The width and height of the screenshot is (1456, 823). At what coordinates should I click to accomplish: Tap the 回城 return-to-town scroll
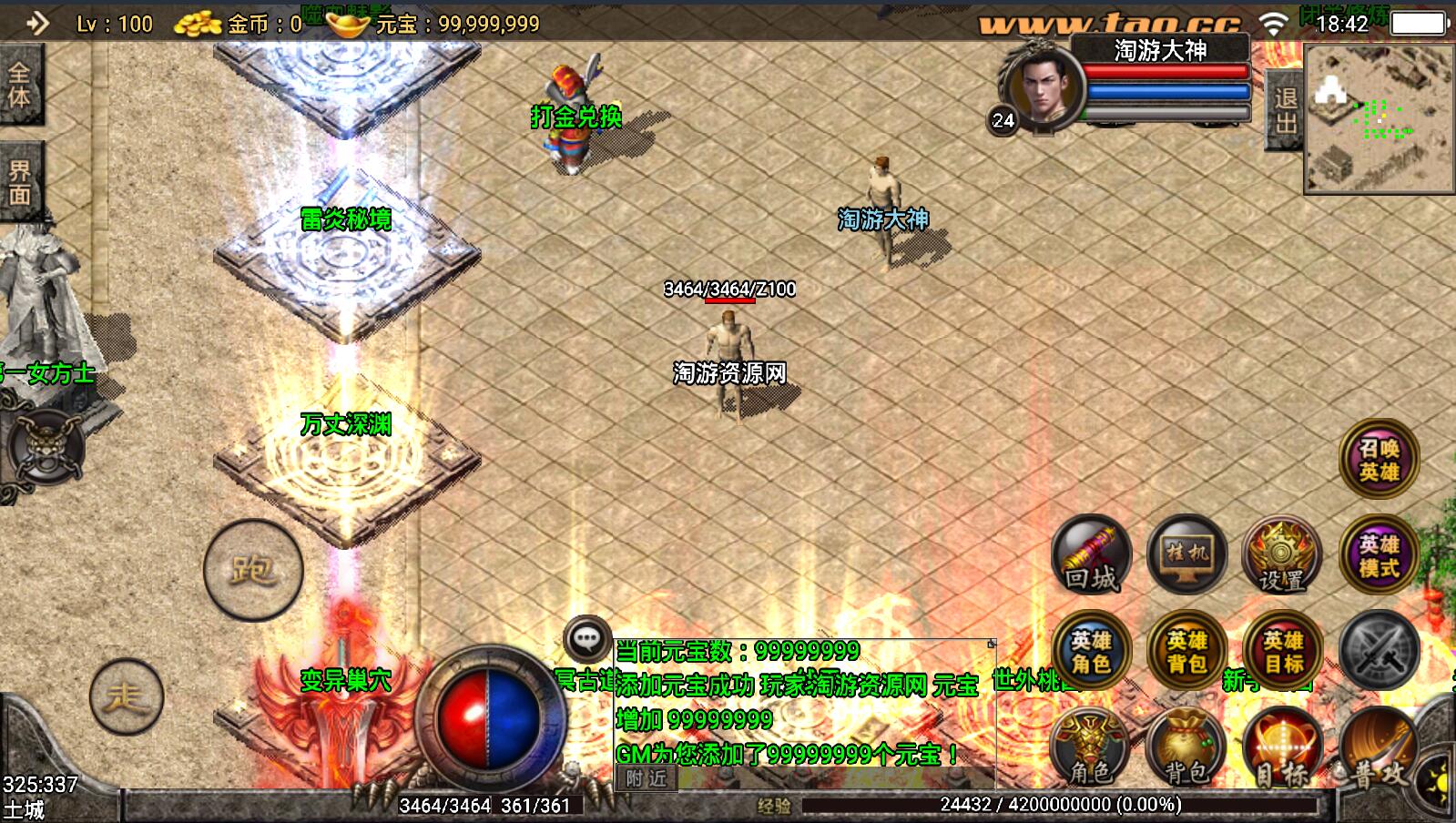1091,555
